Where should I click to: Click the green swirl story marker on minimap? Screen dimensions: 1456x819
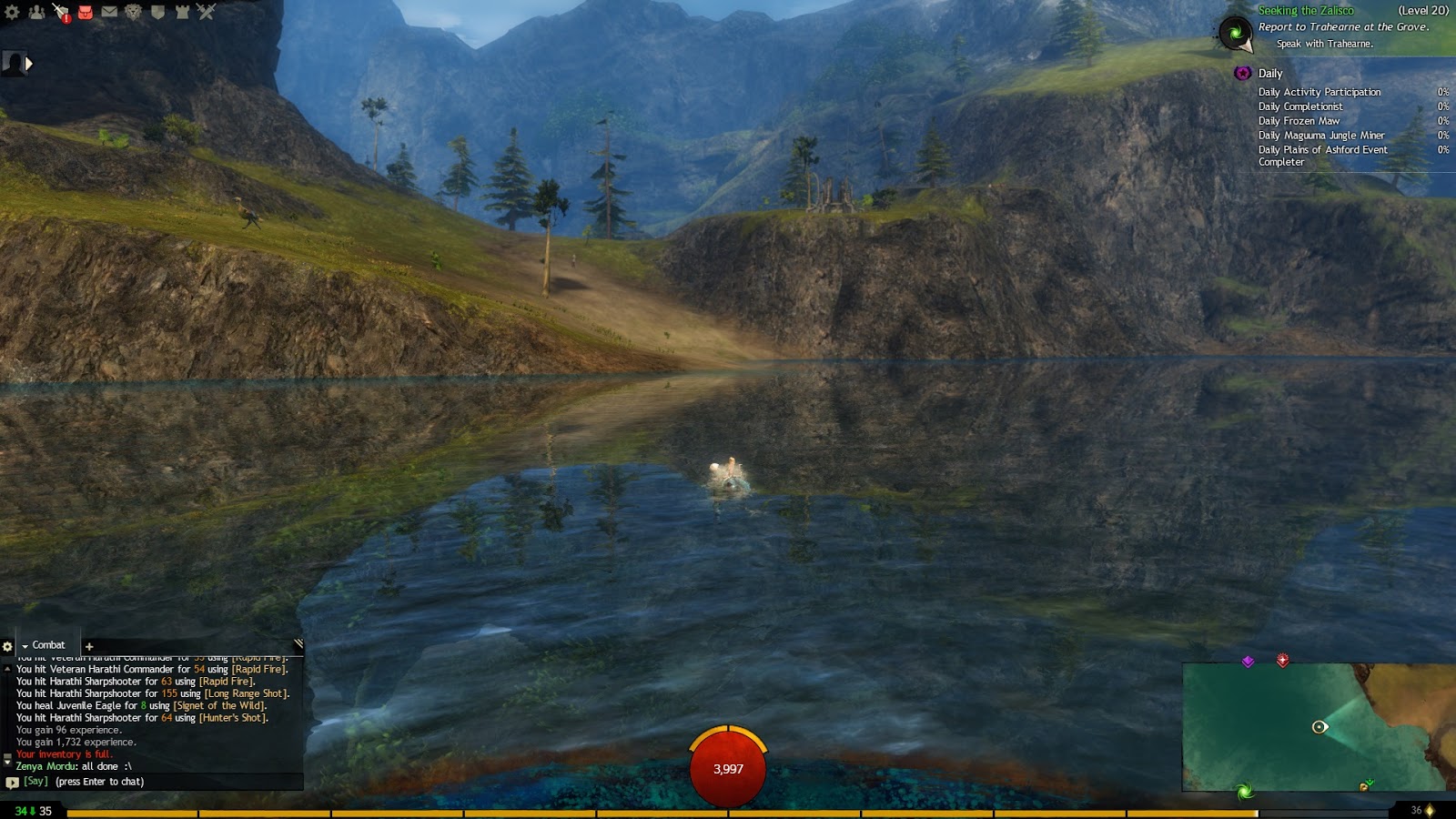(x=1244, y=791)
